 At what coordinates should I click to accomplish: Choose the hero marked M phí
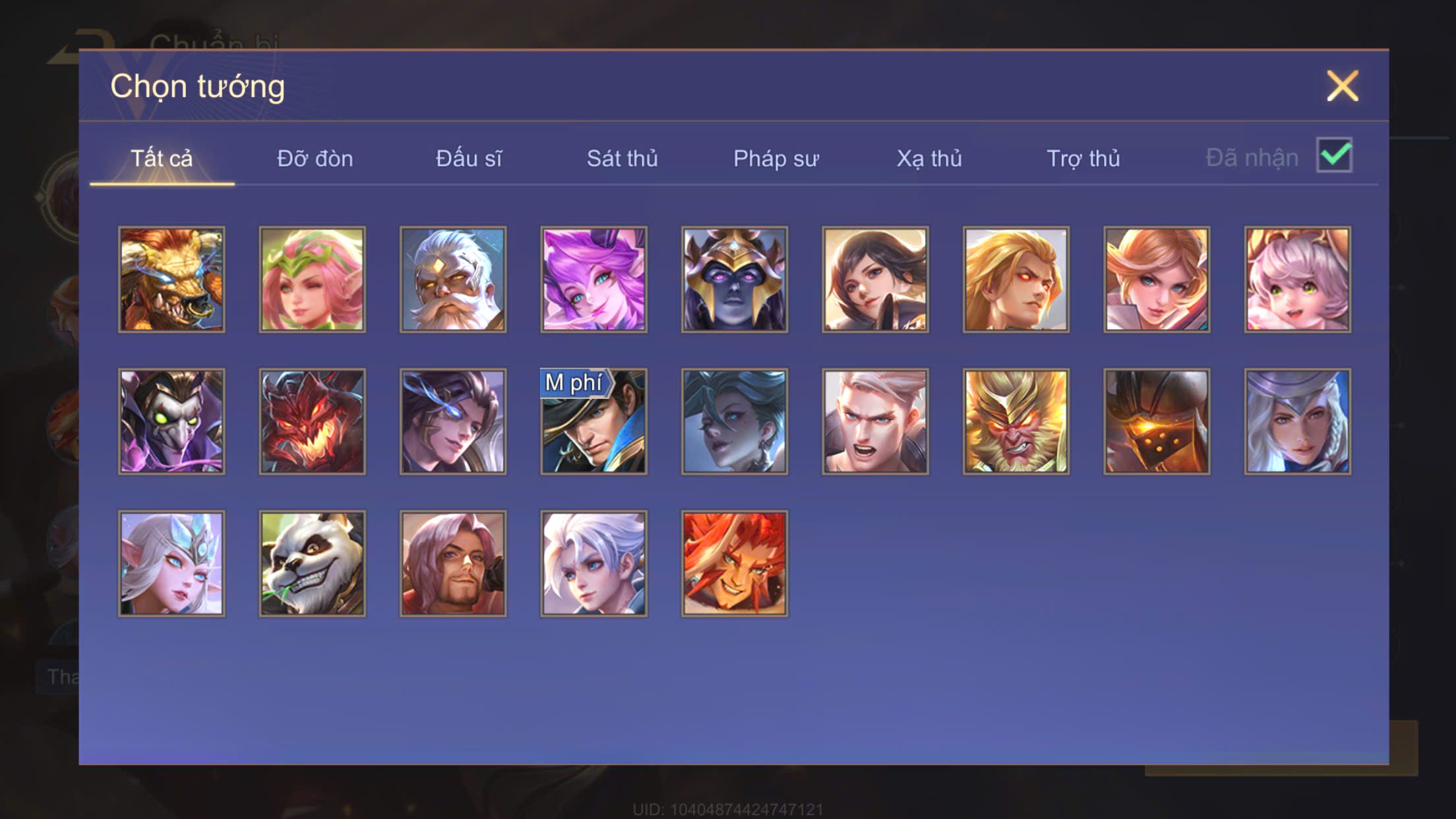[x=593, y=421]
